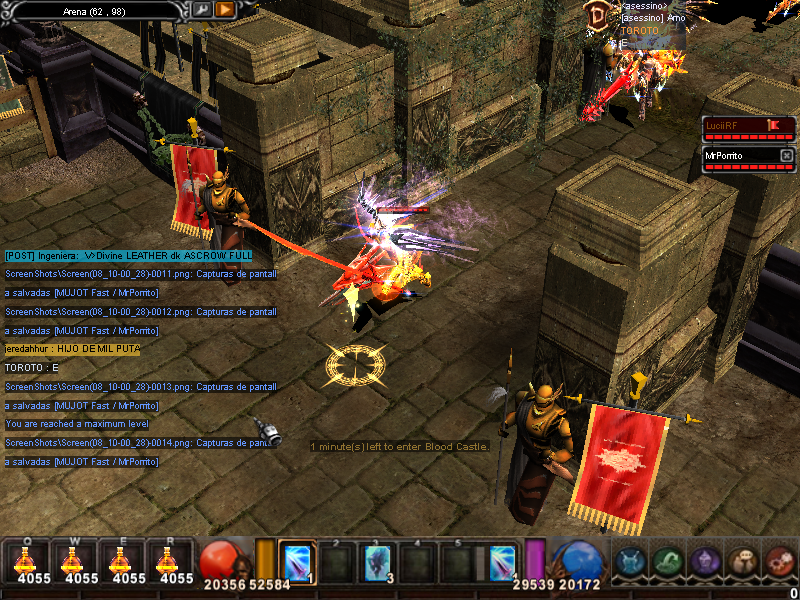800x600 pixels.
Task: Open the green round menu icon
Action: coord(667,561)
